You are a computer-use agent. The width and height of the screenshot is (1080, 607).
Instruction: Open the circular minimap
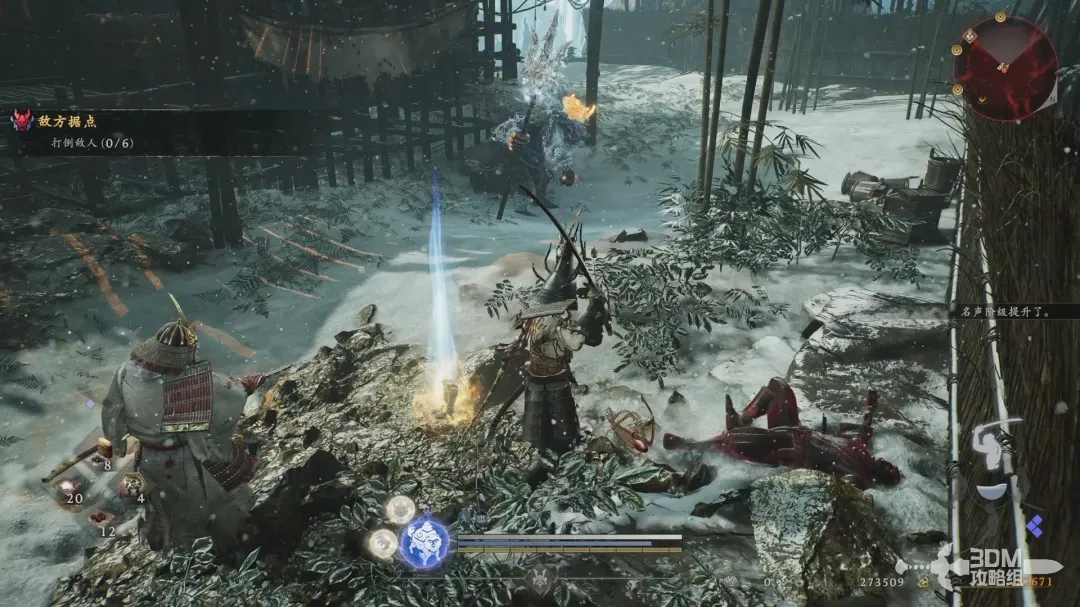(1005, 66)
